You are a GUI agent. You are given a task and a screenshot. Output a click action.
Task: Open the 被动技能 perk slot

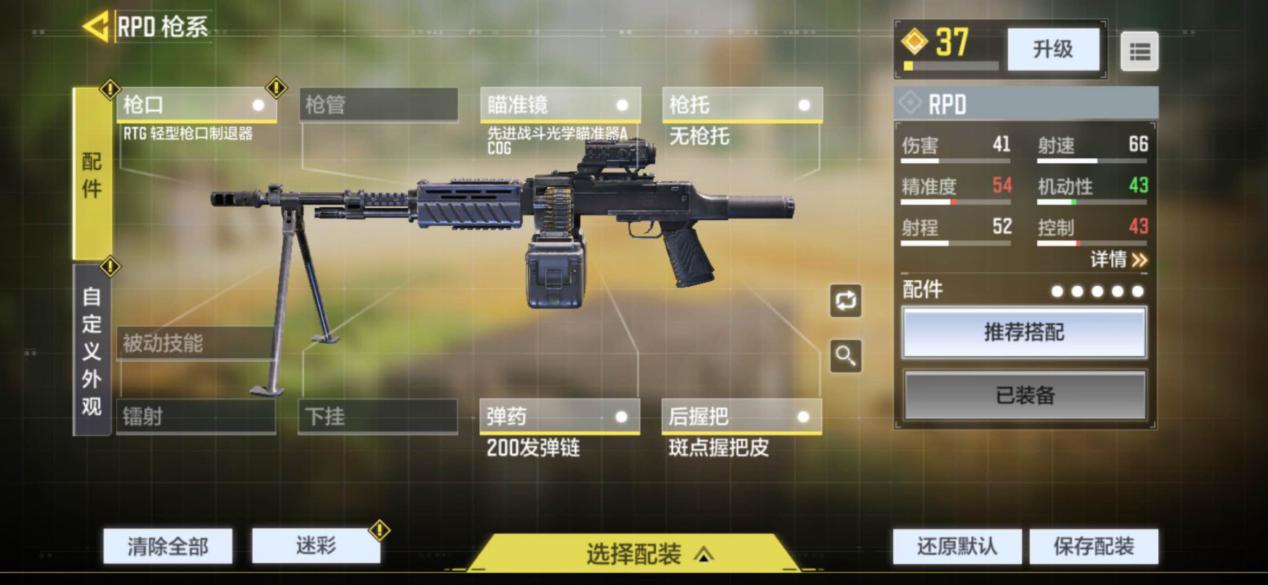tap(196, 343)
